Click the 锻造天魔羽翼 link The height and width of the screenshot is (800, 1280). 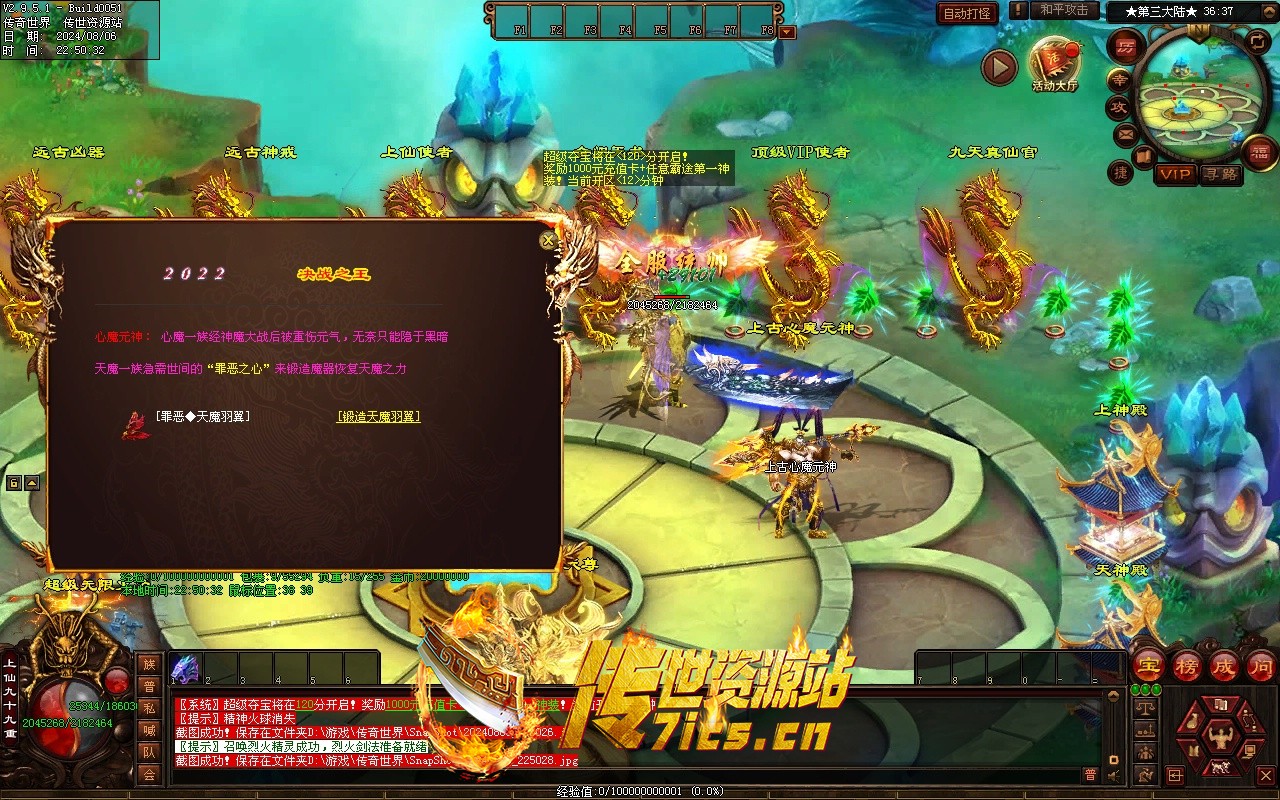point(378,417)
